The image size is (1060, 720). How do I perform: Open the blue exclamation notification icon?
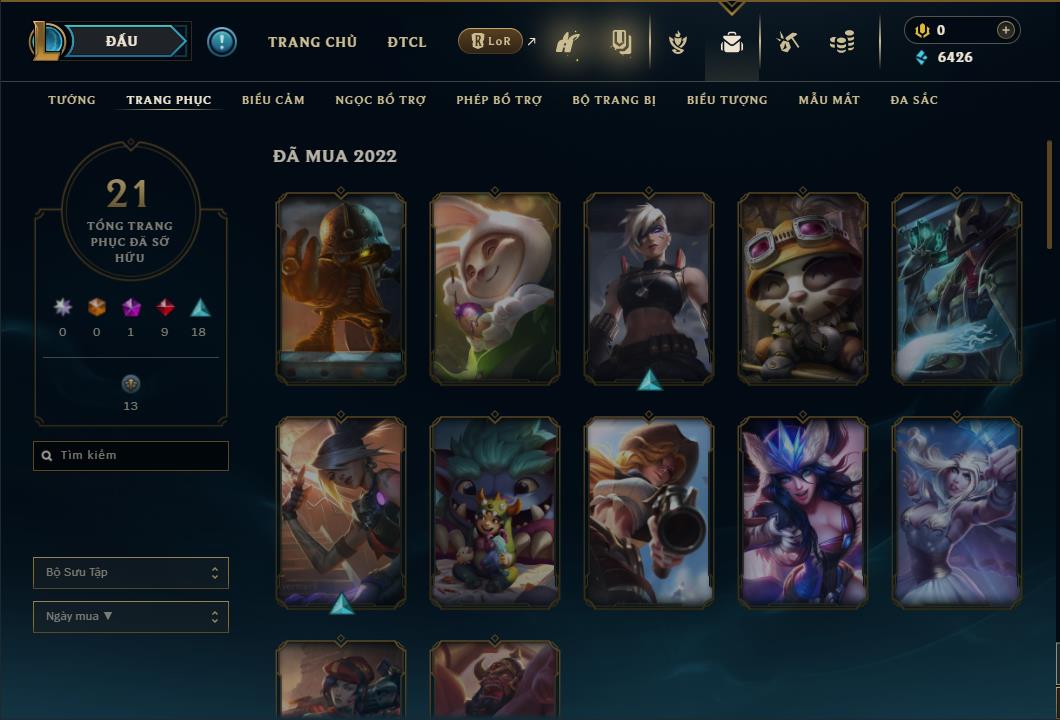[x=222, y=42]
